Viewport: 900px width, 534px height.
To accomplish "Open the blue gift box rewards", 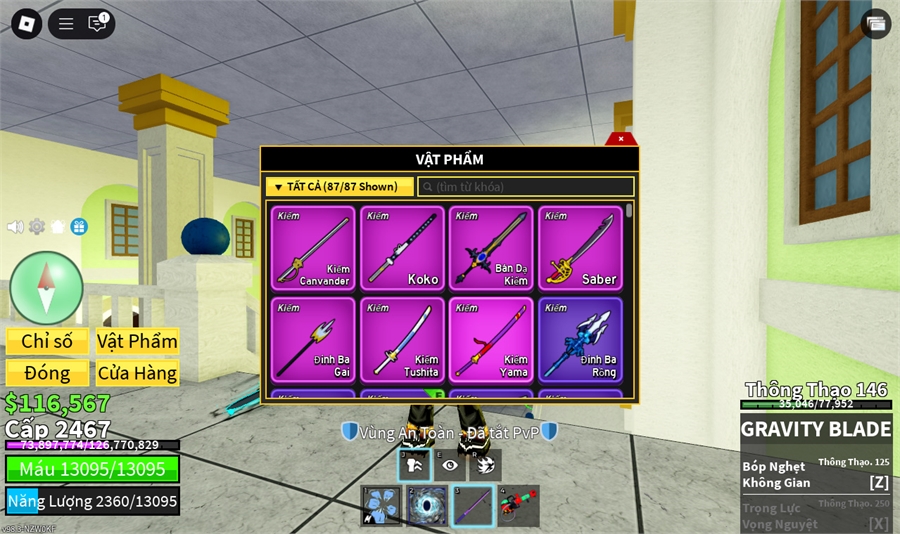I will pos(79,227).
